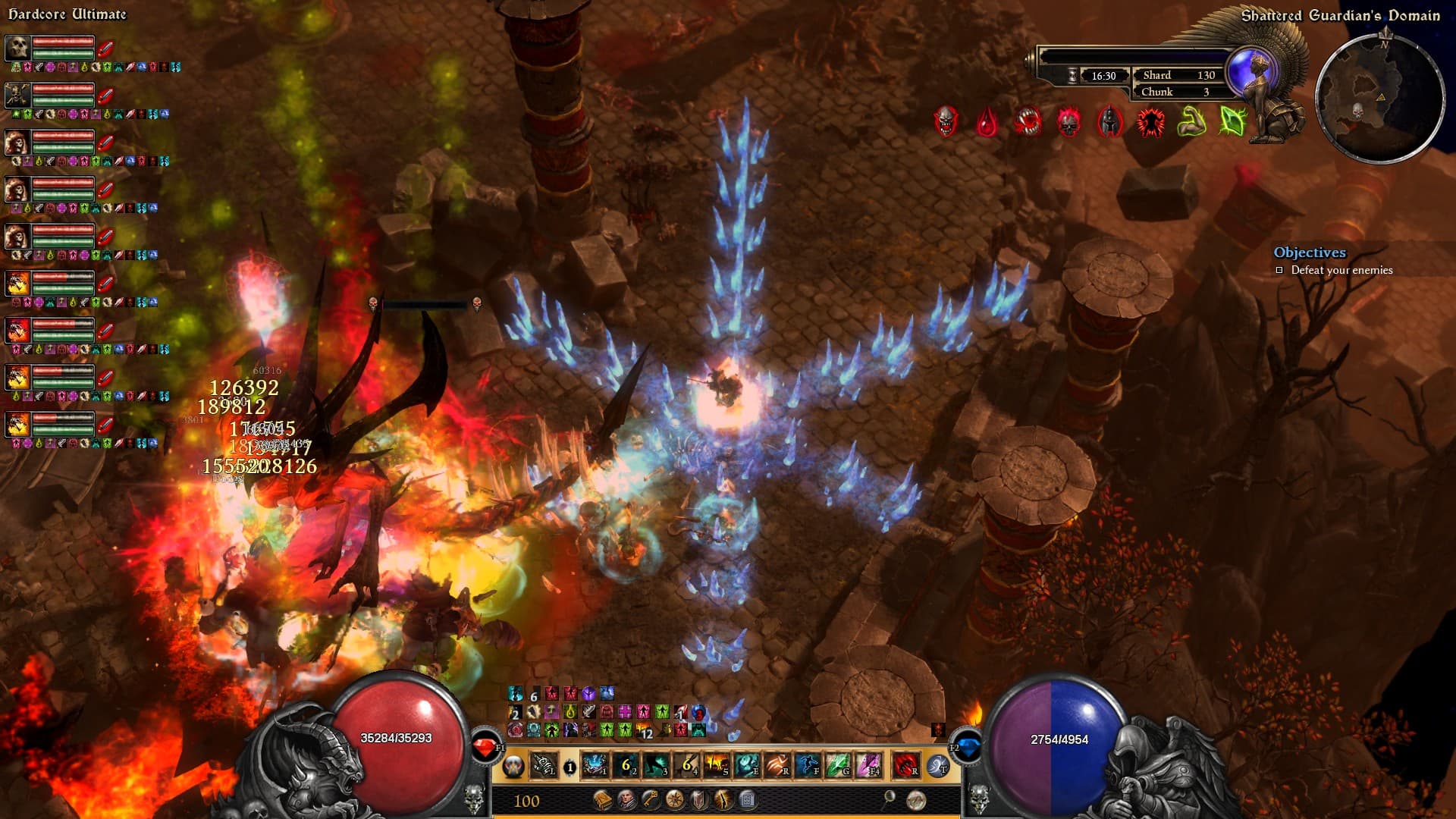Use the green crystal skill on G

coord(838,766)
